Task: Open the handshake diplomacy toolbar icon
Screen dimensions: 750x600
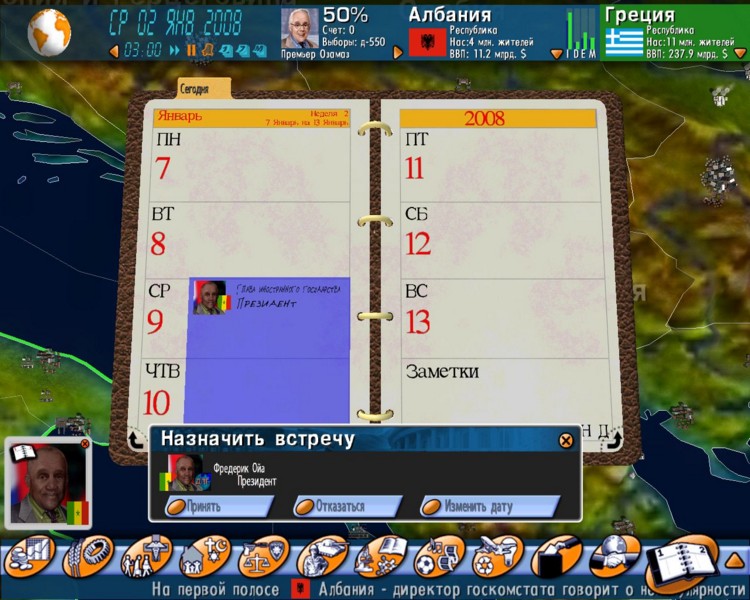Action: [613, 557]
